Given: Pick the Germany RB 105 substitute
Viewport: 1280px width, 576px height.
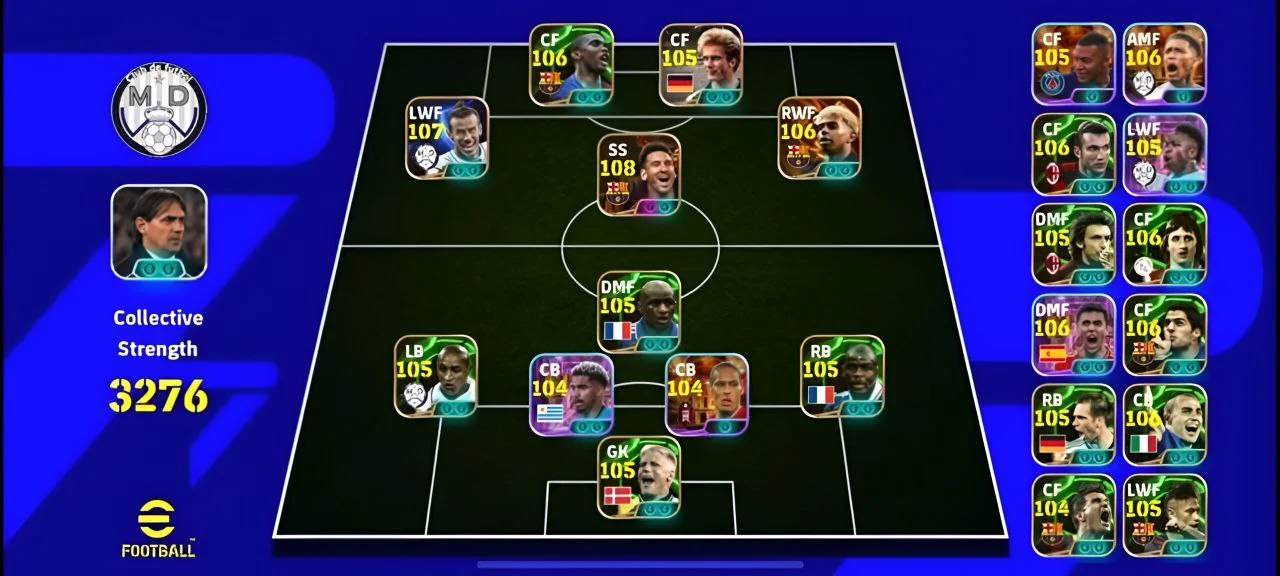Looking at the screenshot, I should (x=1073, y=425).
